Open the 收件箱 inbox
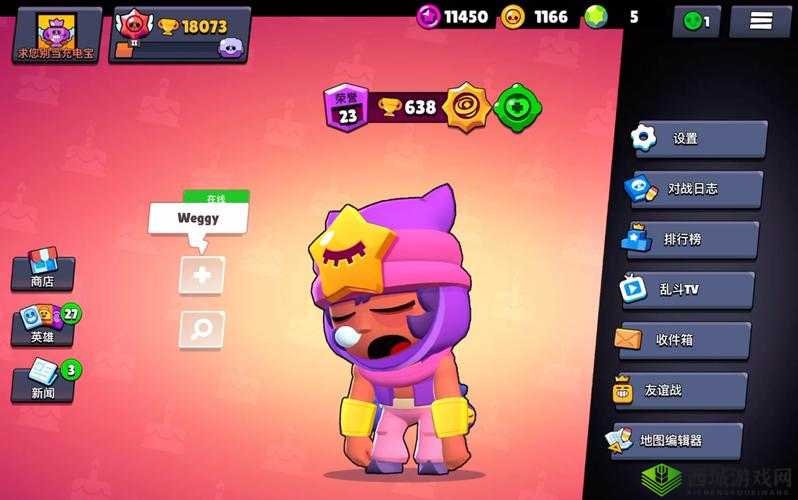Viewport: 798px width, 500px height. (684, 340)
